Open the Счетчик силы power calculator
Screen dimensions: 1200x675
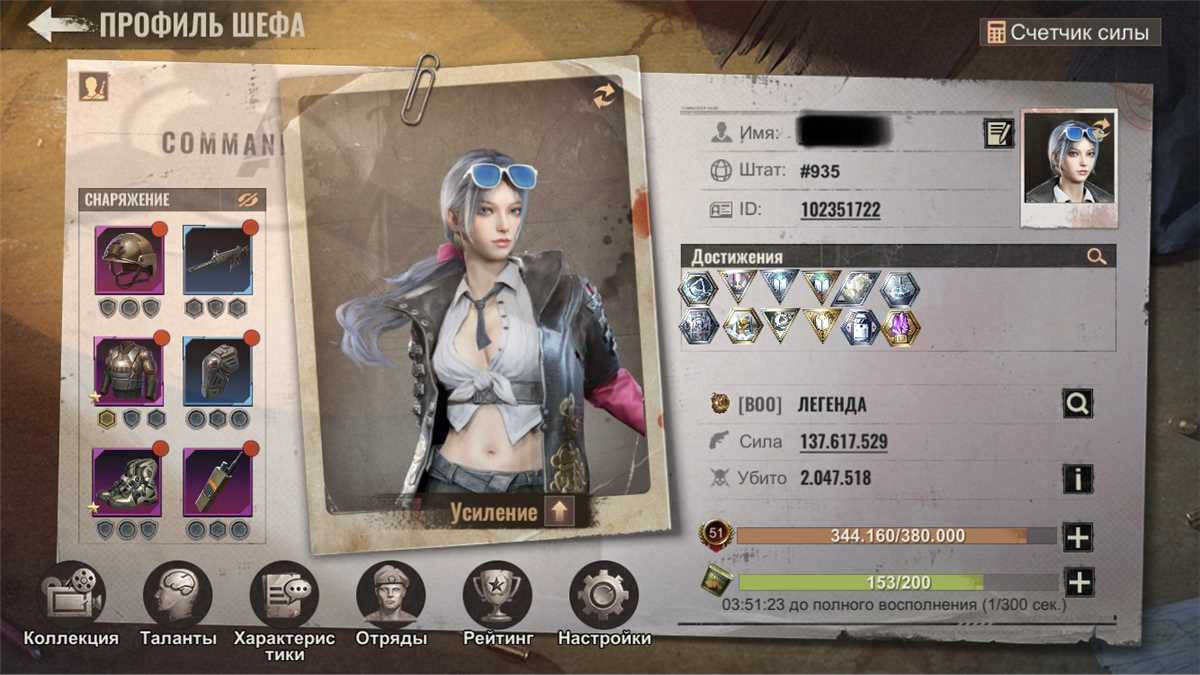pos(1070,32)
